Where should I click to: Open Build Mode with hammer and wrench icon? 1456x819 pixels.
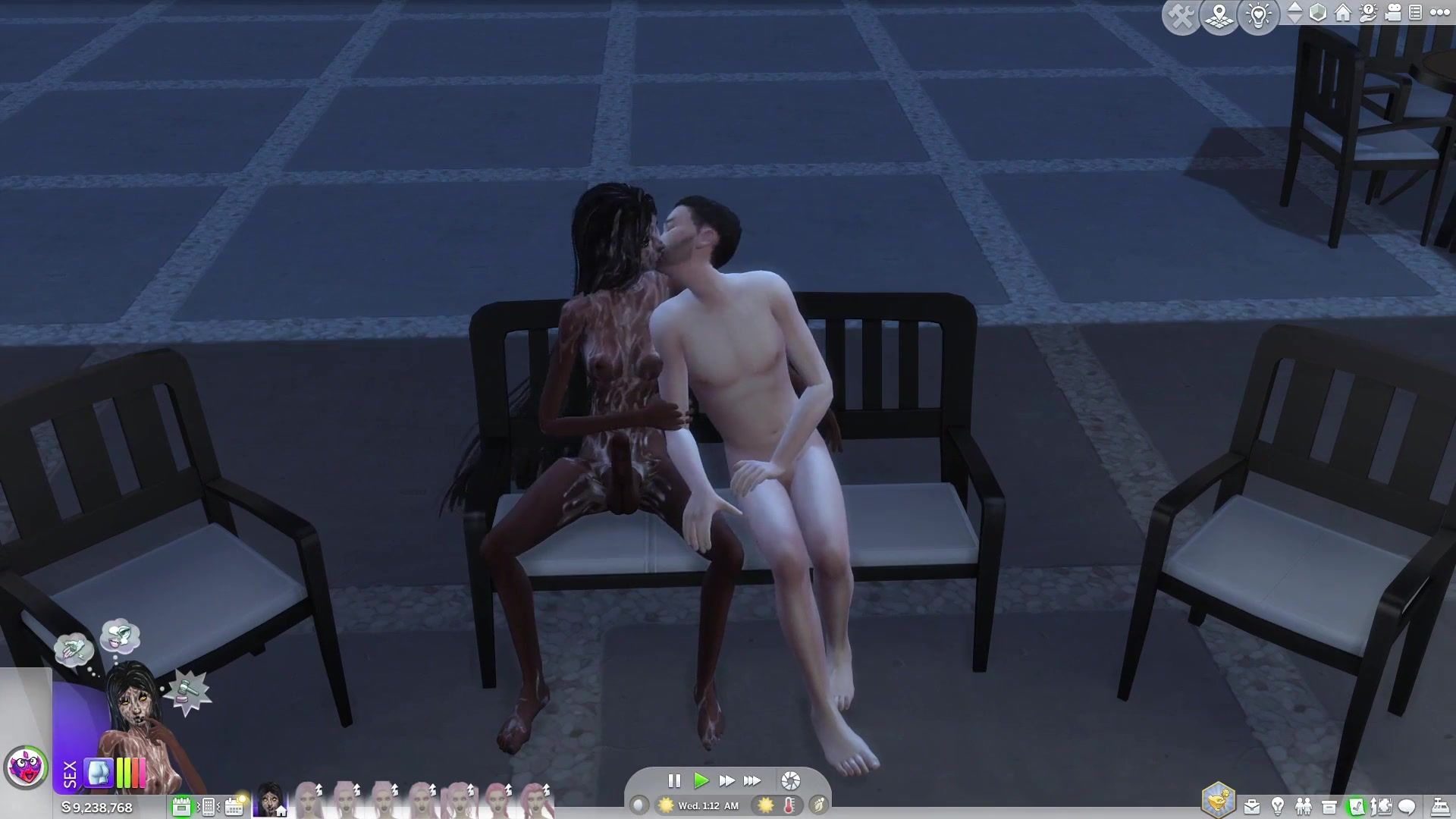(1181, 16)
